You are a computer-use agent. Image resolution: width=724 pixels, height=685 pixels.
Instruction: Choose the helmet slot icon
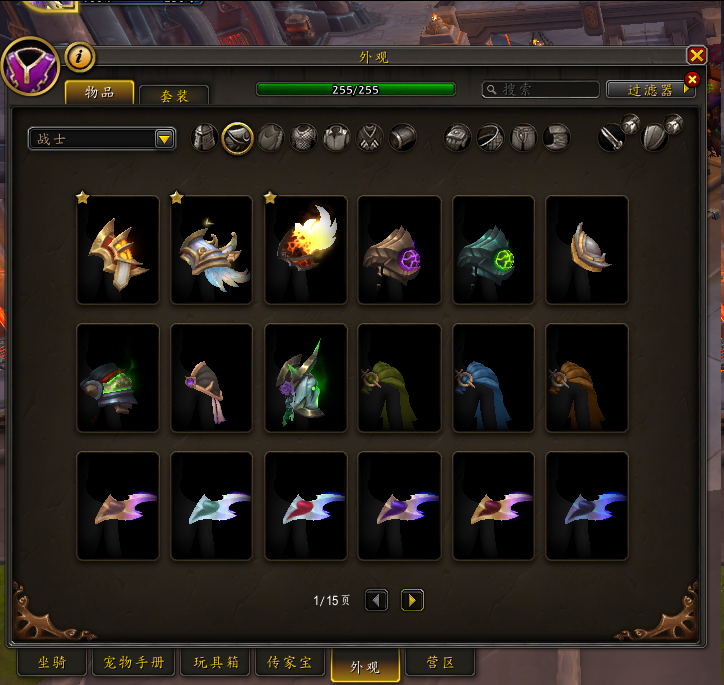[205, 138]
